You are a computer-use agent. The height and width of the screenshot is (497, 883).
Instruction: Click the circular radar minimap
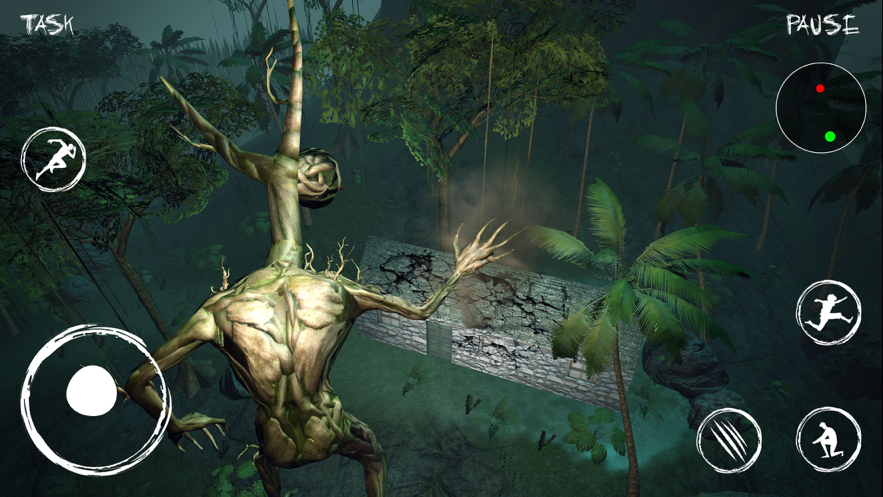[x=821, y=108]
